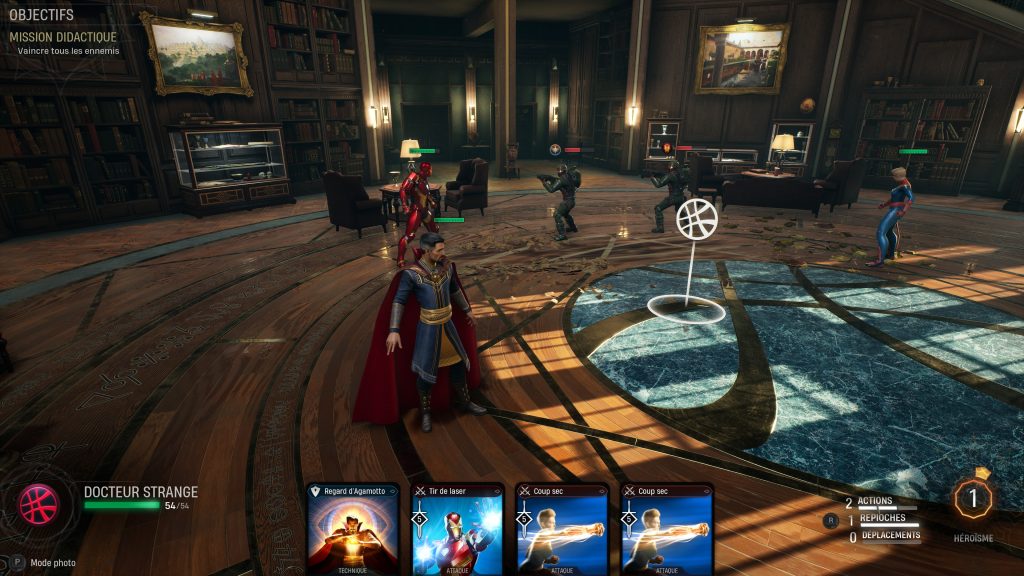Viewport: 1024px width, 576px height.
Task: Click Docteur Strange's red portrait emblem
Action: pos(39,504)
